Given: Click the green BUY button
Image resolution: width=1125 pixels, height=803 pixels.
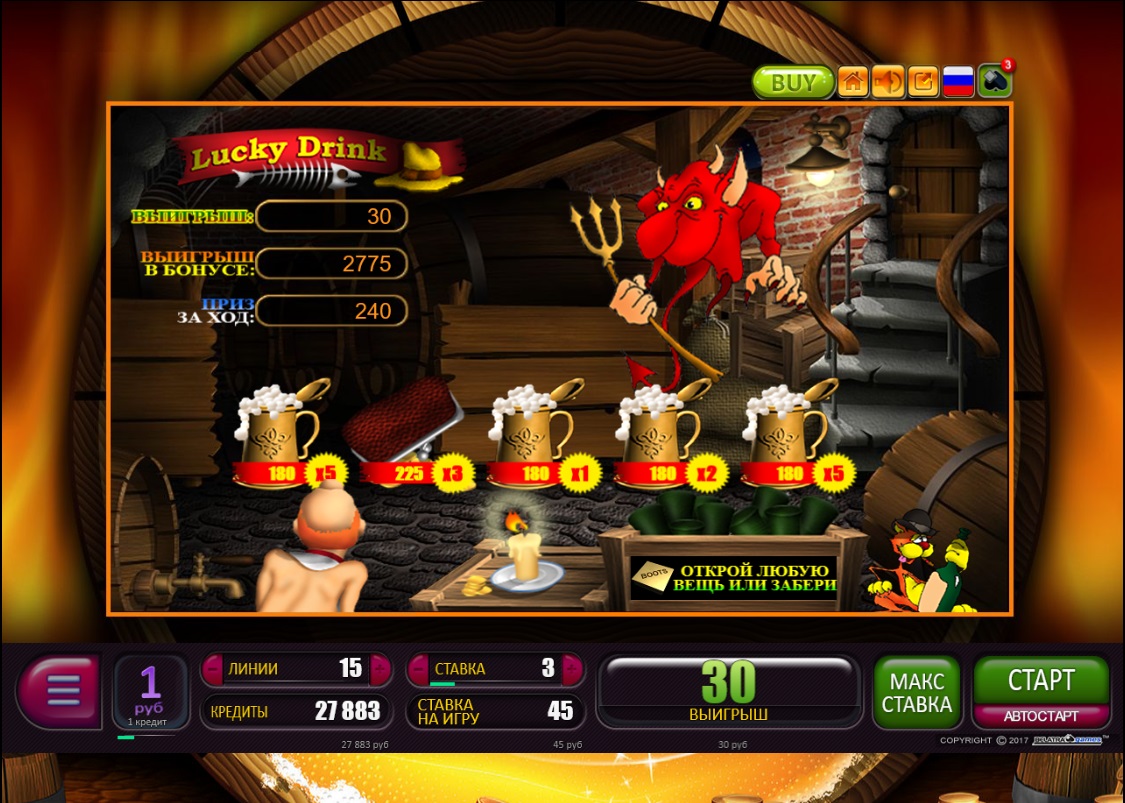Looking at the screenshot, I should point(793,82).
